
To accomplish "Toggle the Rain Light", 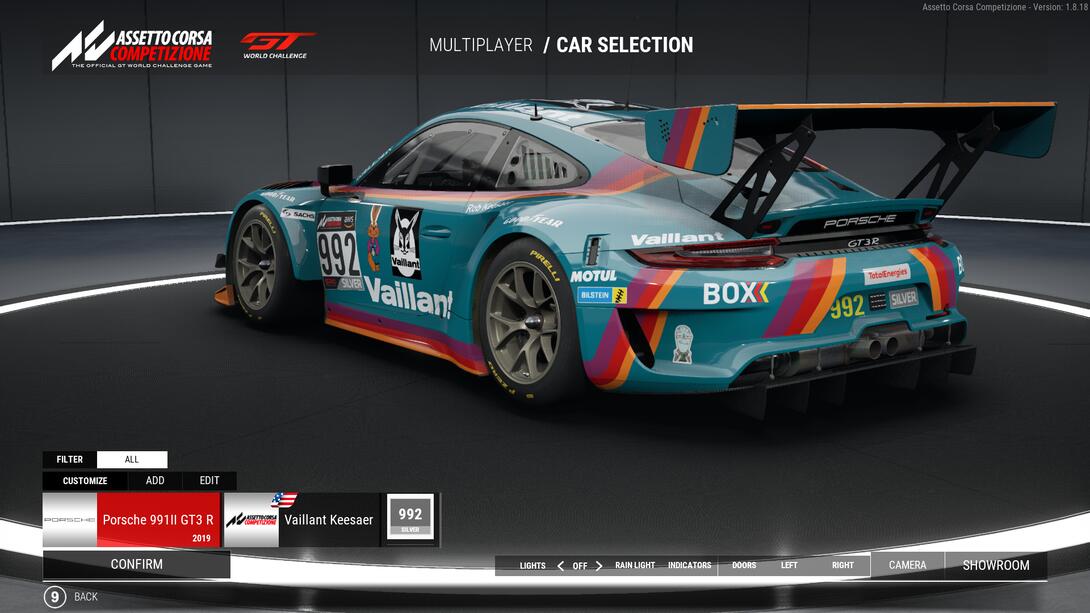I will [x=635, y=566].
